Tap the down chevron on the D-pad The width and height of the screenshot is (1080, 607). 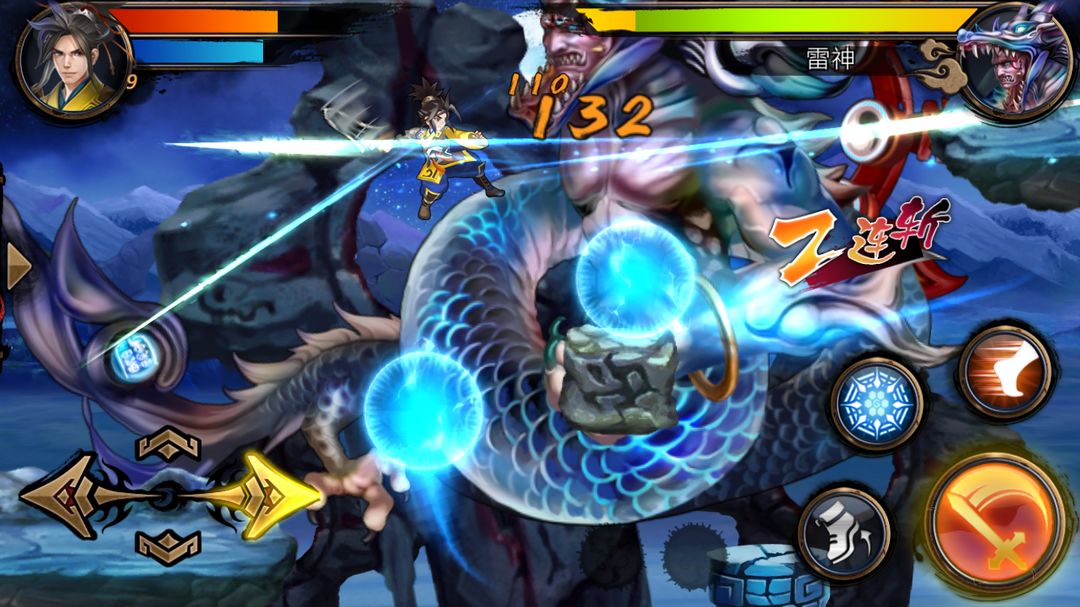168,545
